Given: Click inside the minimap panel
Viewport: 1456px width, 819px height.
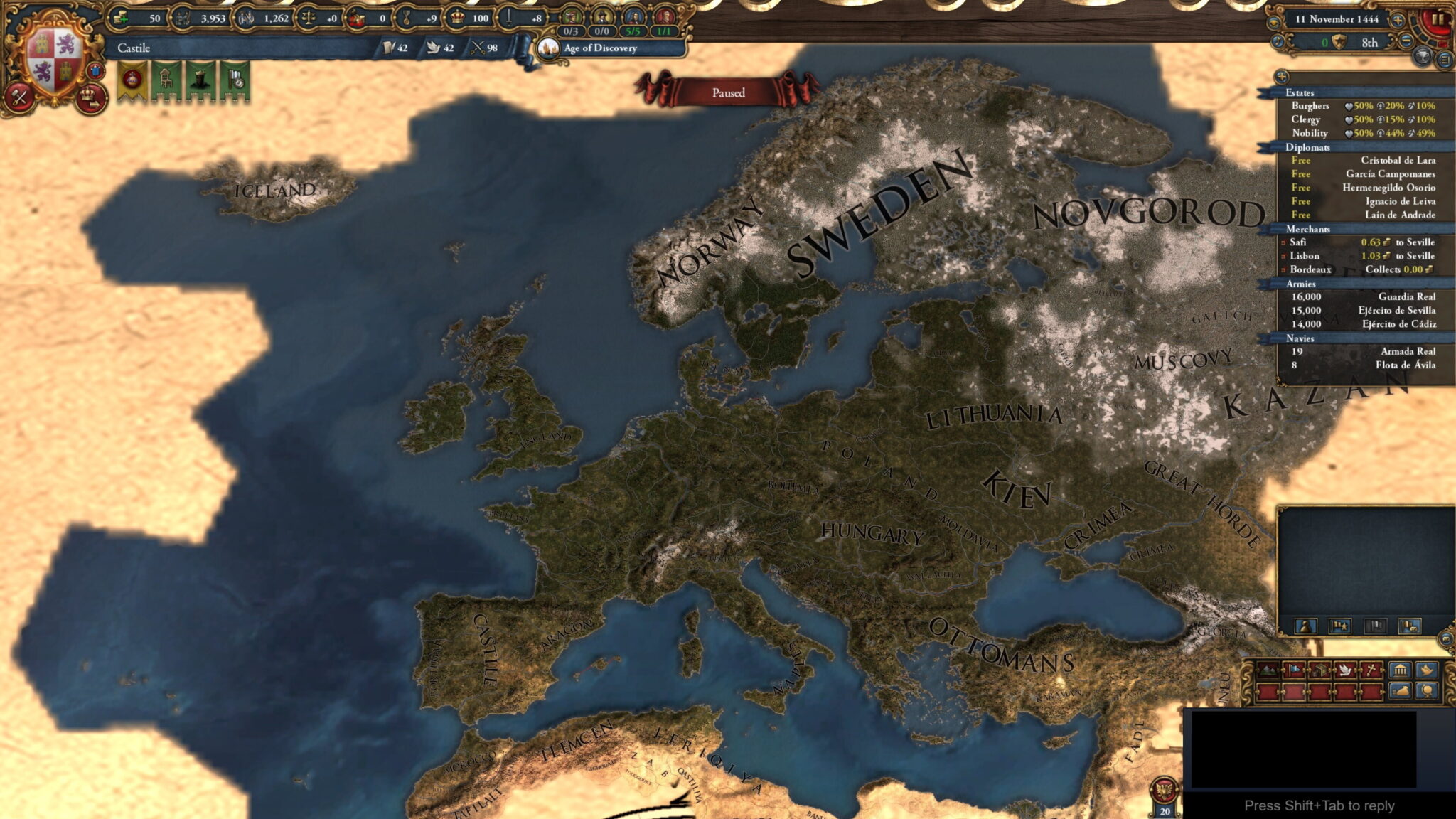Looking at the screenshot, I should click(1365, 562).
